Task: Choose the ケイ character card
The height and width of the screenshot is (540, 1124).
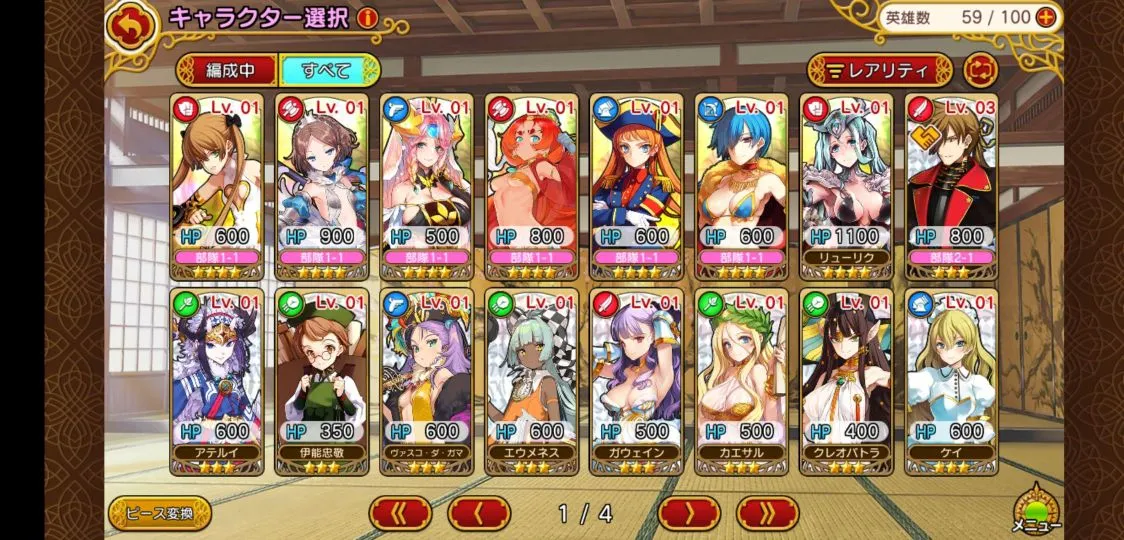Action: (951, 381)
